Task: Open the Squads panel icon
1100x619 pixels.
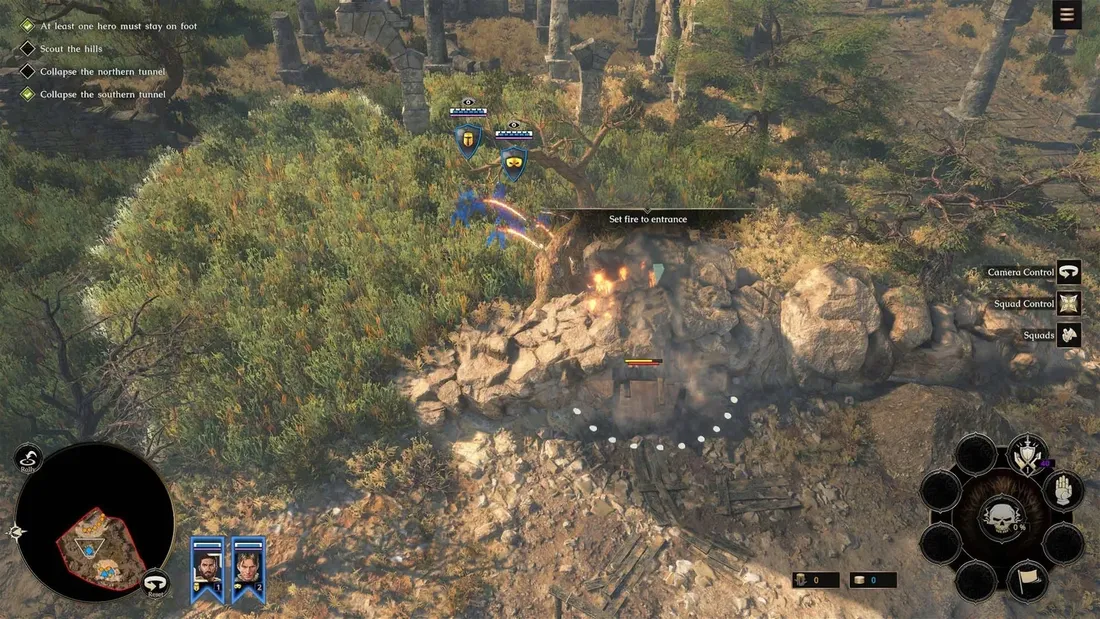Action: tap(1069, 335)
